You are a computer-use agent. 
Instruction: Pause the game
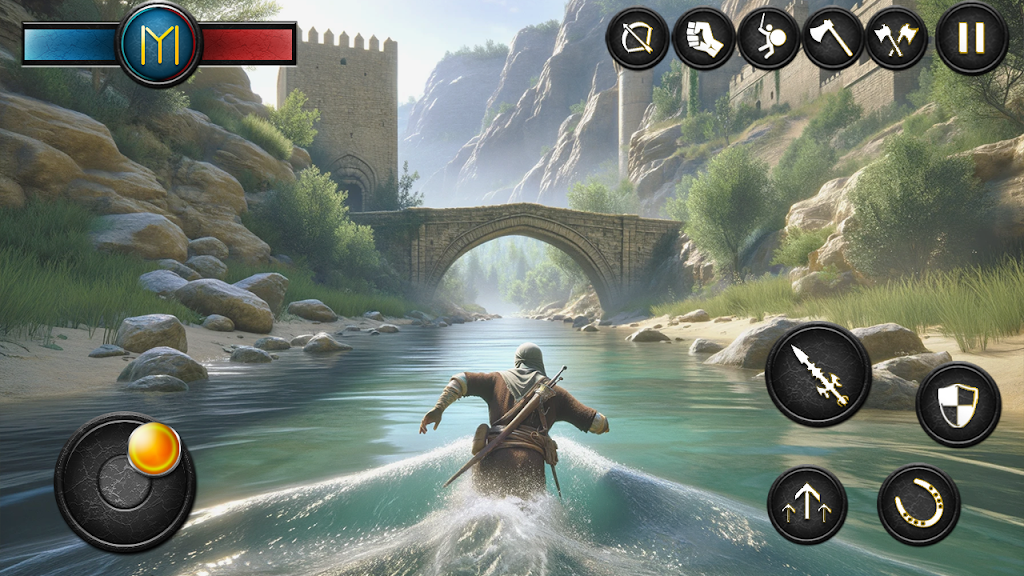pos(971,38)
